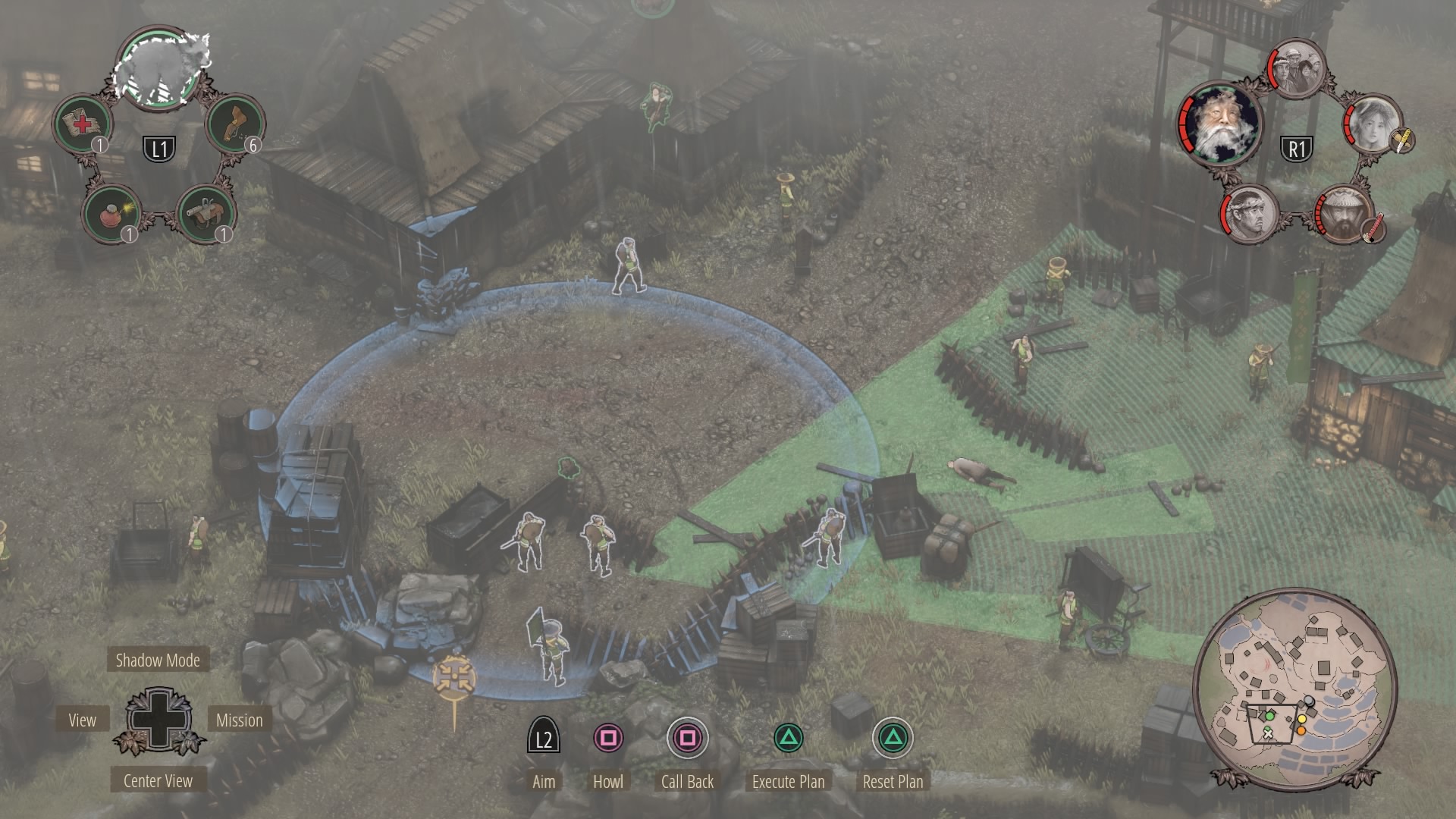The image size is (1456, 819).
Task: Activate the red grenade with lit fuse
Action: 111,214
